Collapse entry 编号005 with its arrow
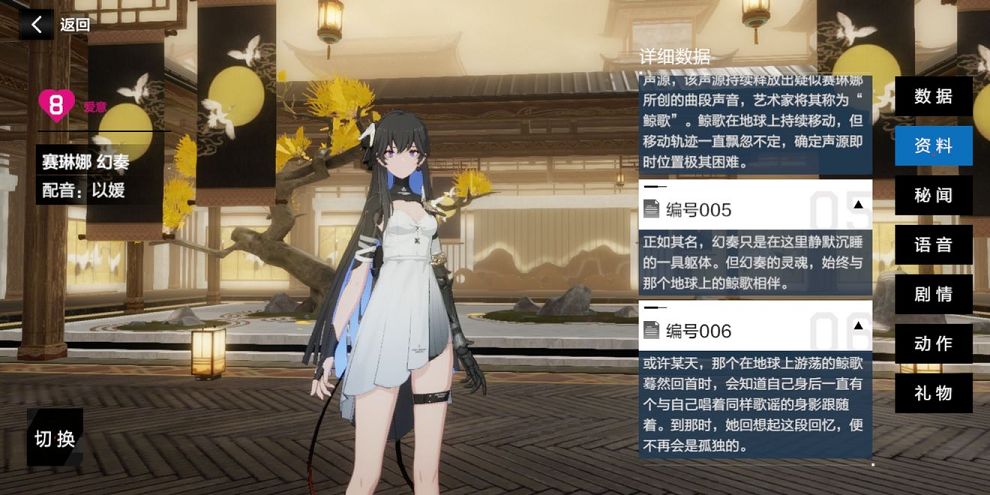 point(857,205)
